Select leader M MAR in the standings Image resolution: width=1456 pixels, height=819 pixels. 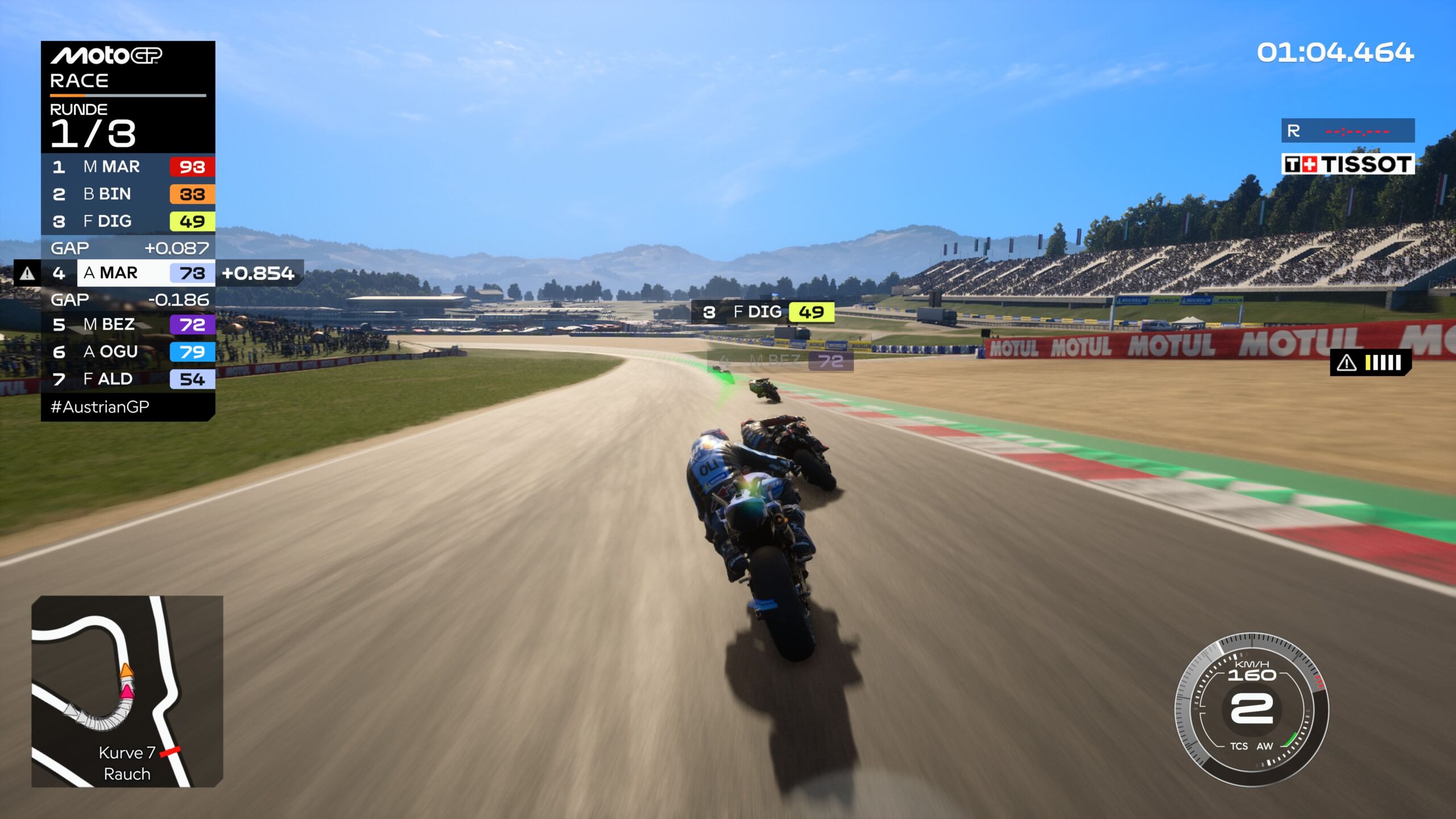pos(128,167)
